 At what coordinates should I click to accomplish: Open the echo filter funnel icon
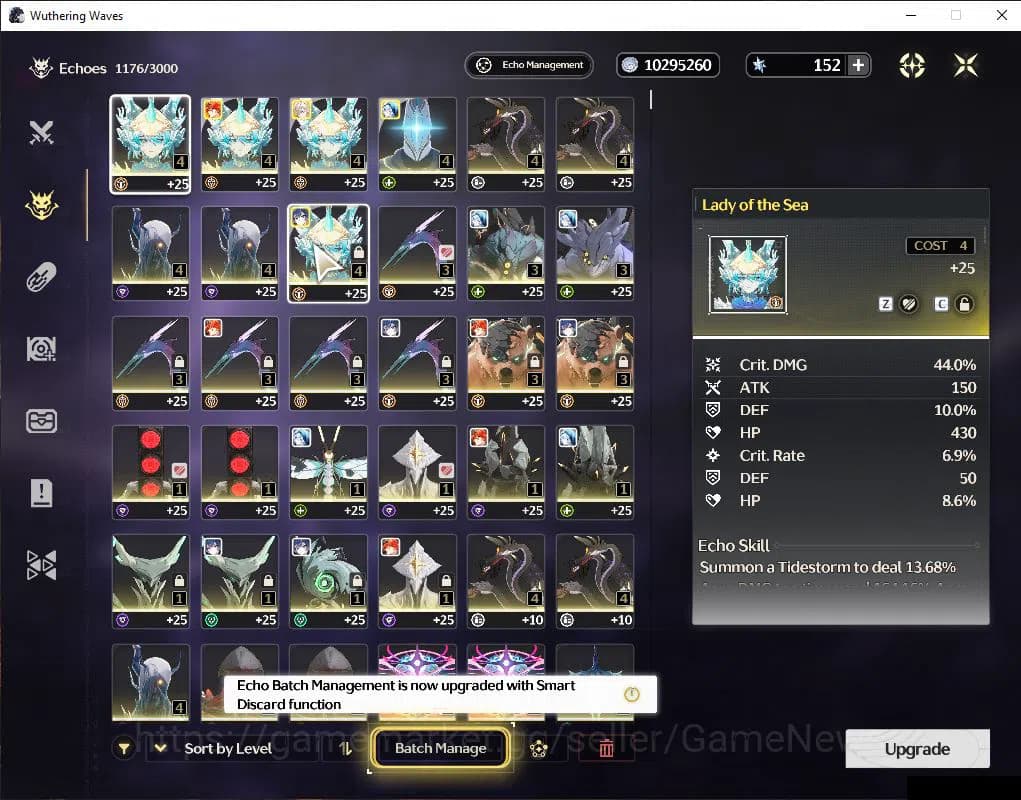coord(124,748)
